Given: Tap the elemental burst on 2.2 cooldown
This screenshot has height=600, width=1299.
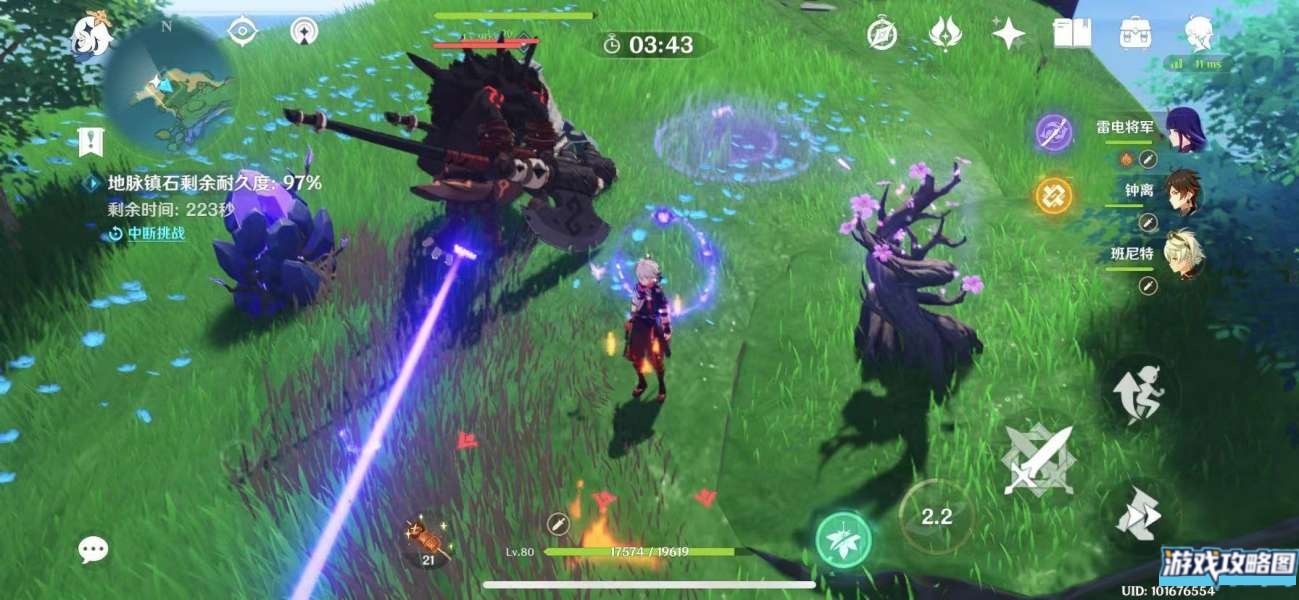Looking at the screenshot, I should (x=936, y=516).
